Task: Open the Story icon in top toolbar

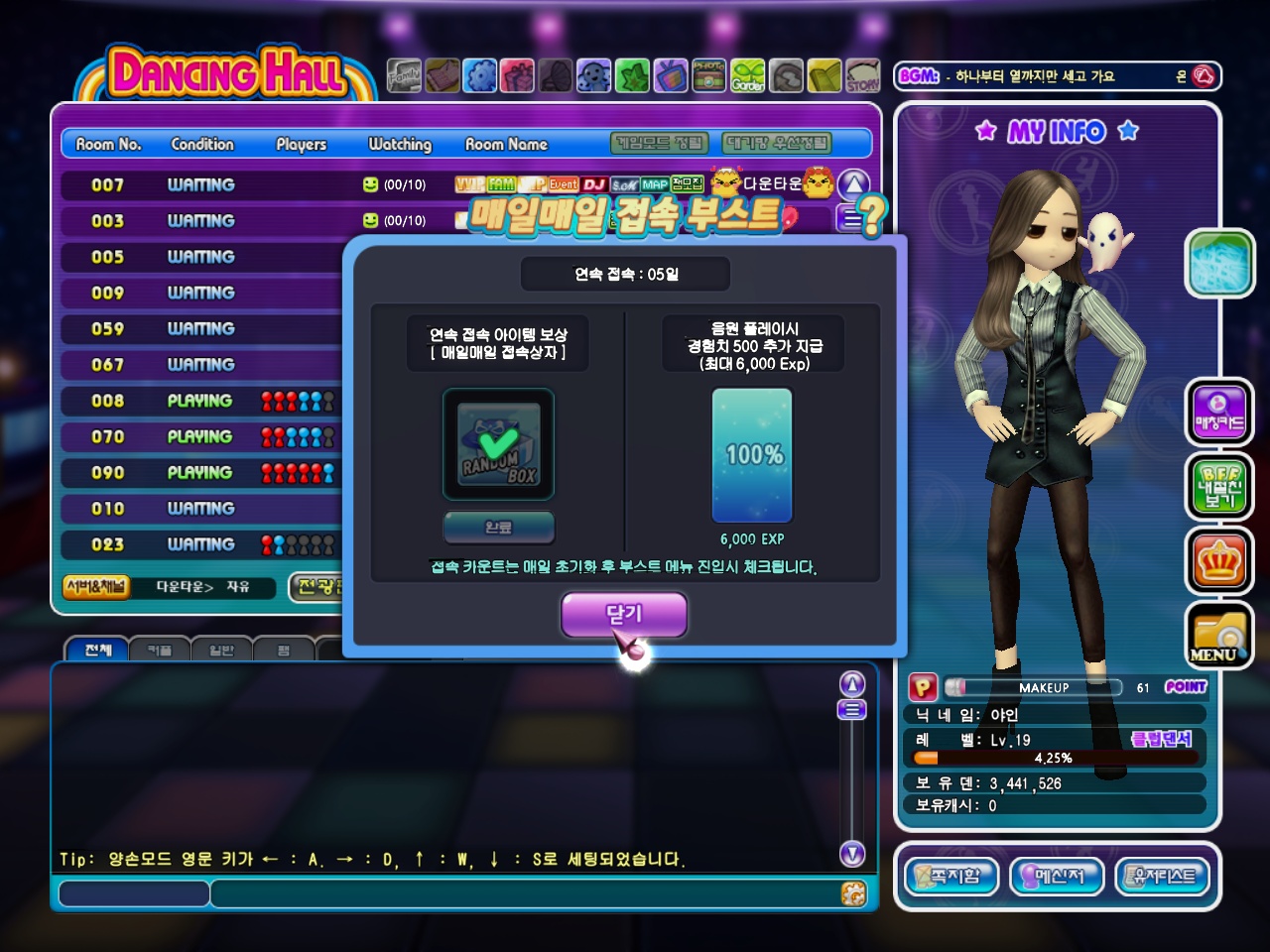Action: click(x=862, y=75)
